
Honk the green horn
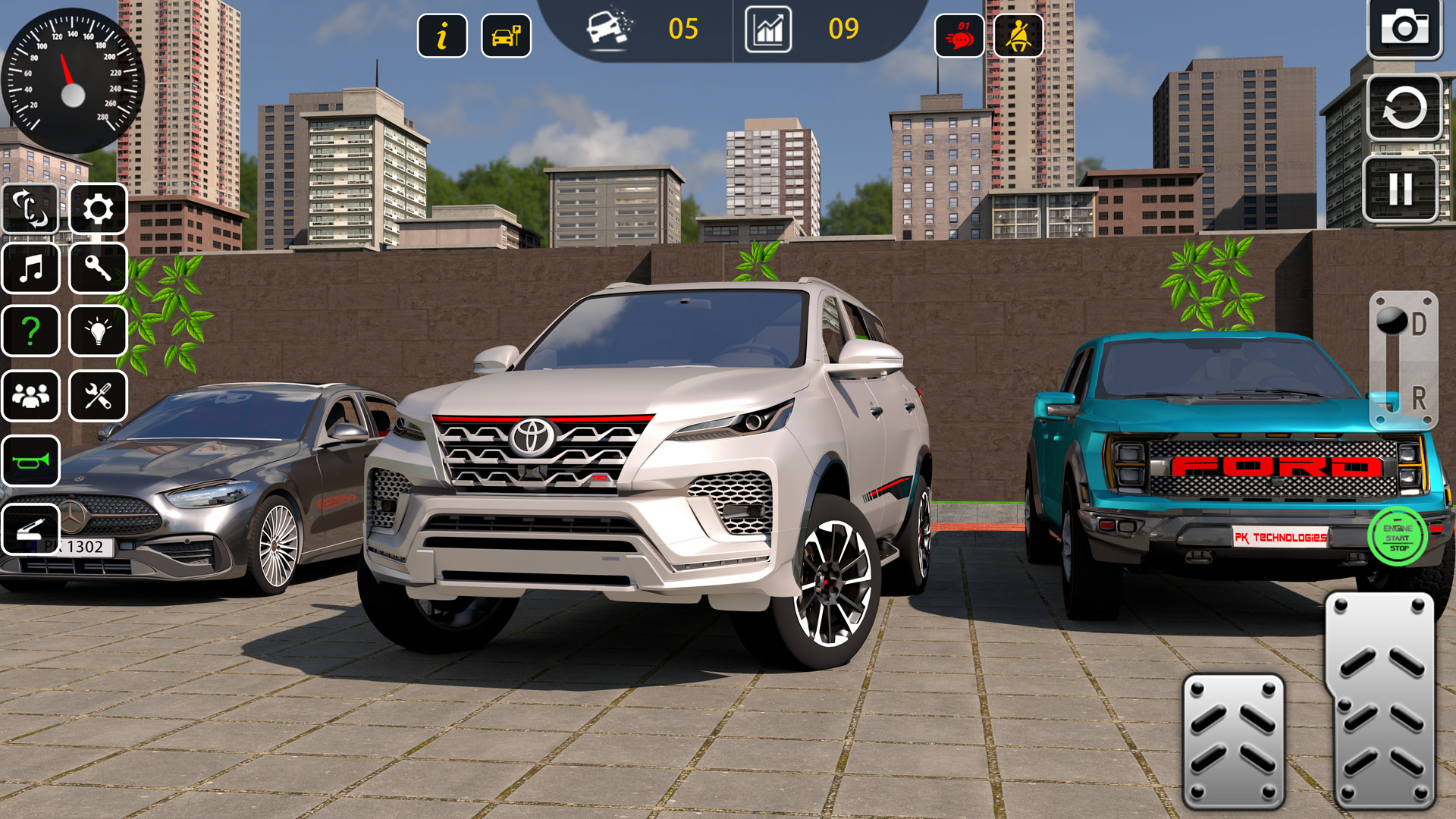[x=30, y=461]
